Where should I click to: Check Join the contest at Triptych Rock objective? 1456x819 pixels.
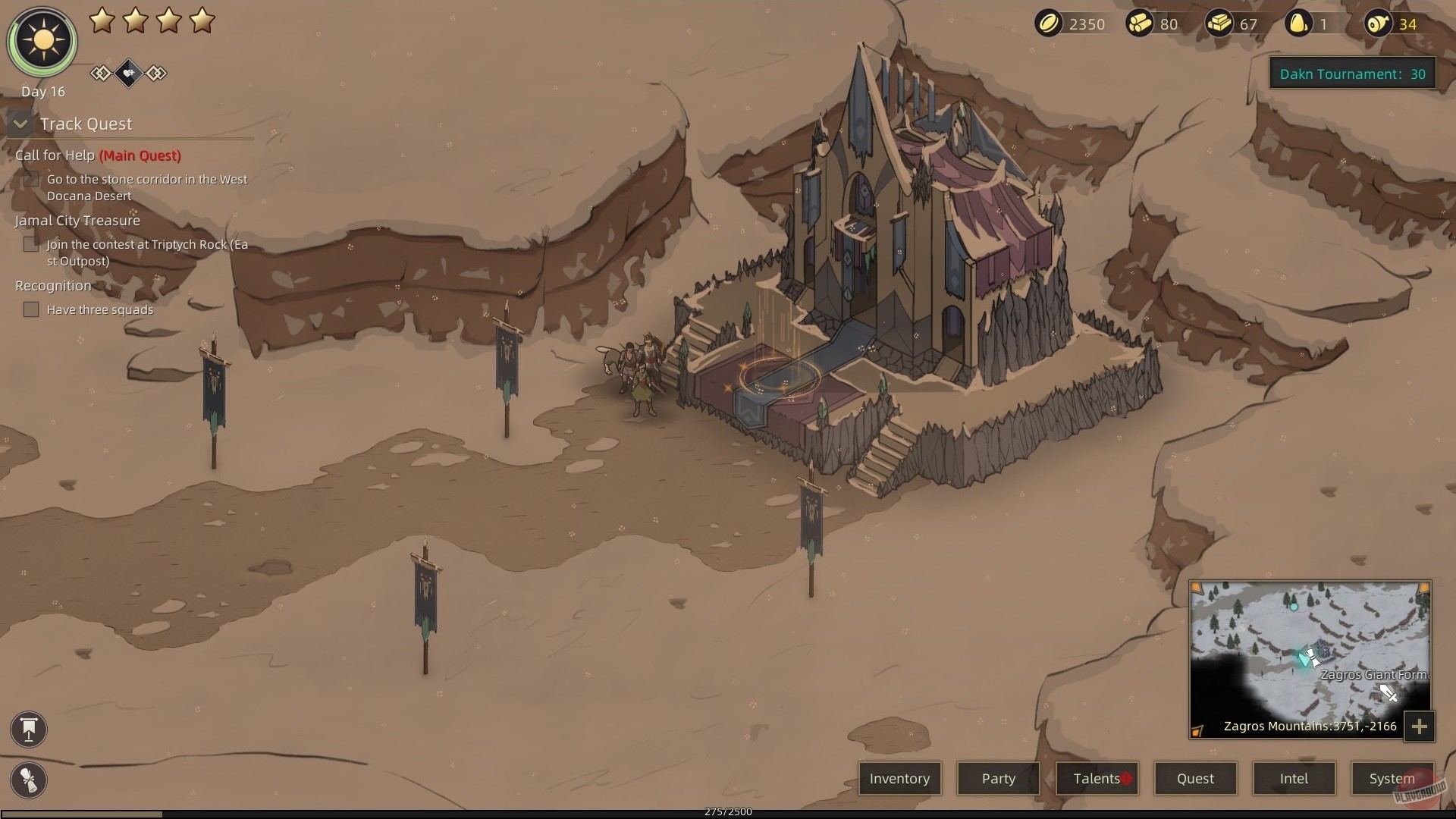tap(31, 244)
